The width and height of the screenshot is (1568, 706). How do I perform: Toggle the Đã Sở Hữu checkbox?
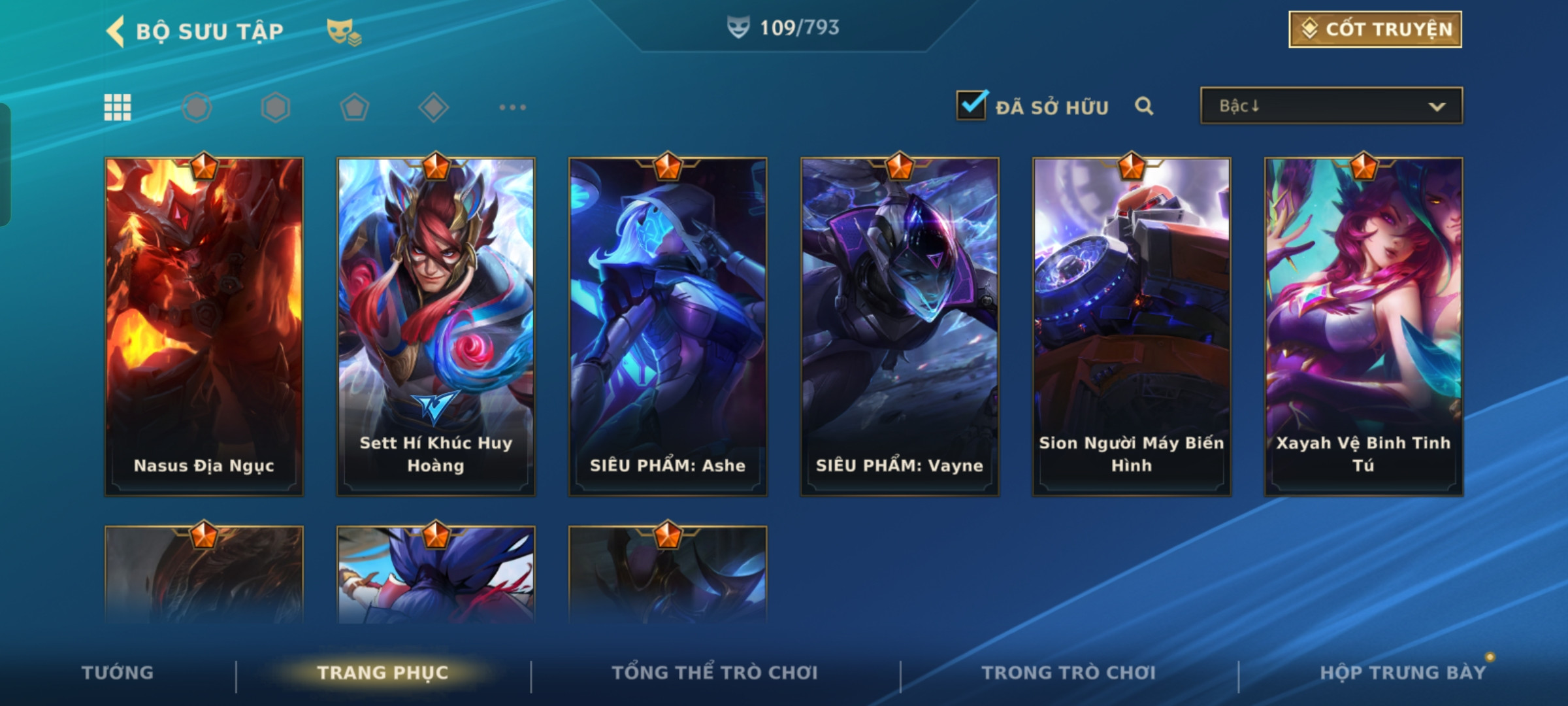972,106
